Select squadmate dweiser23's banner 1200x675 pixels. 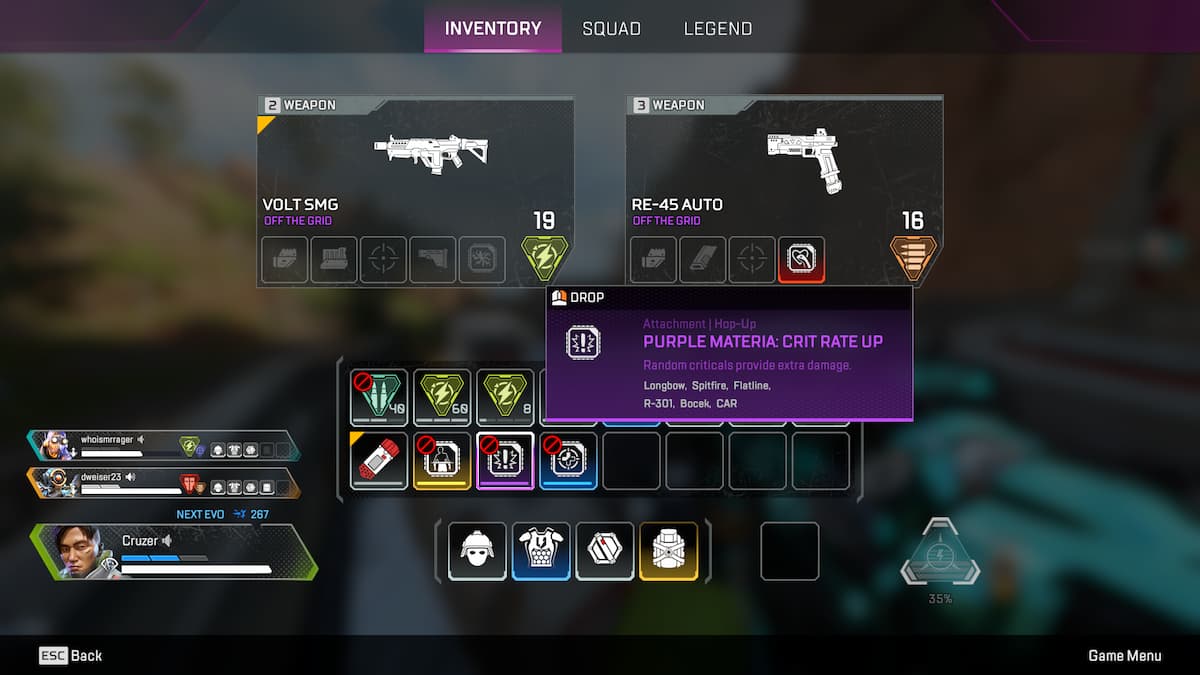coord(165,483)
